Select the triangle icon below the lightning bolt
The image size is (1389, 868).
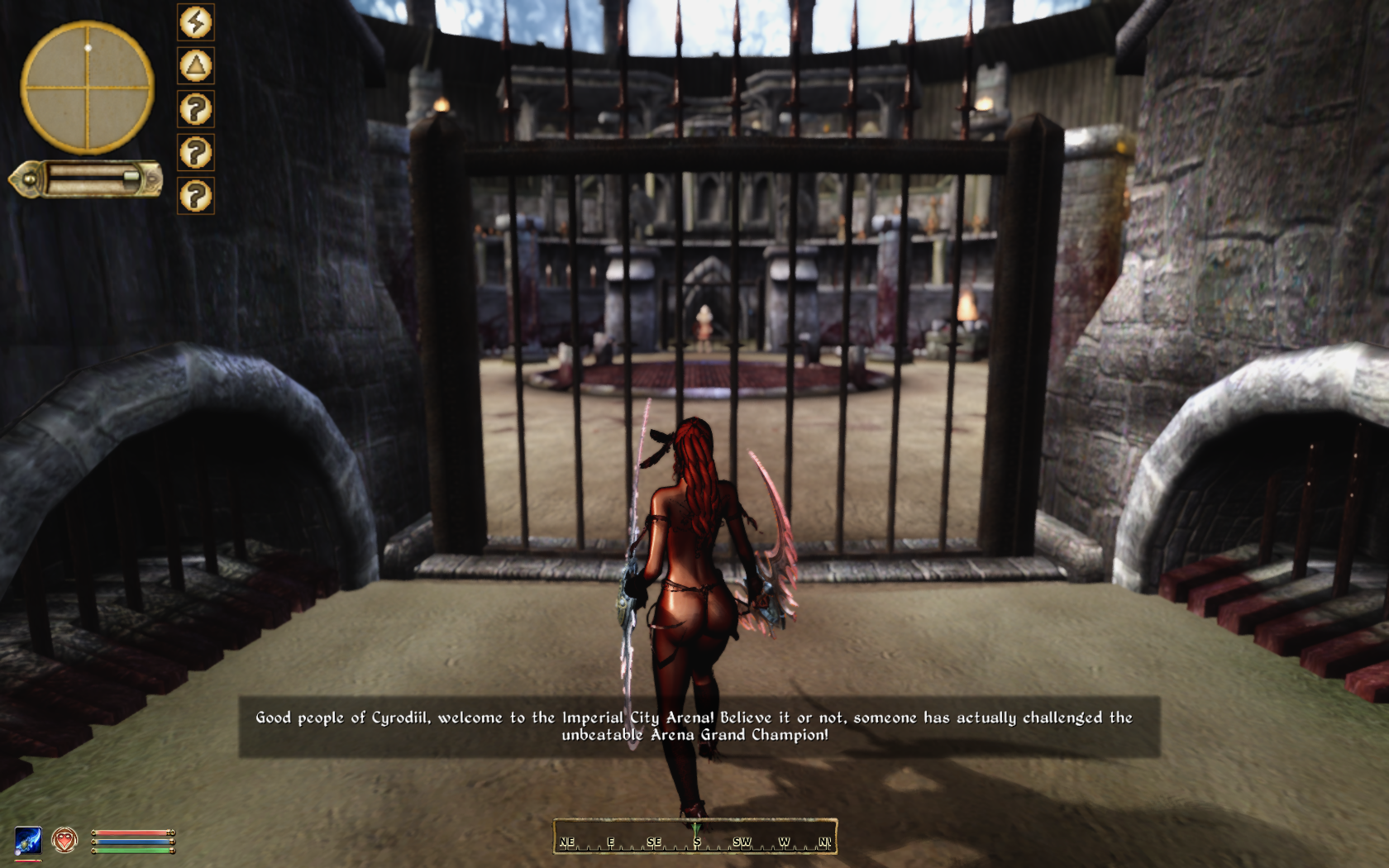(196, 66)
